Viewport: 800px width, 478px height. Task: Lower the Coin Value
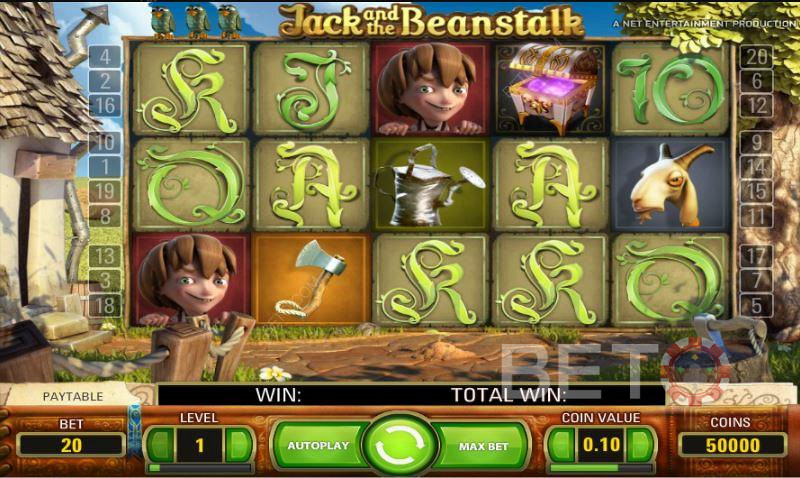coord(561,443)
